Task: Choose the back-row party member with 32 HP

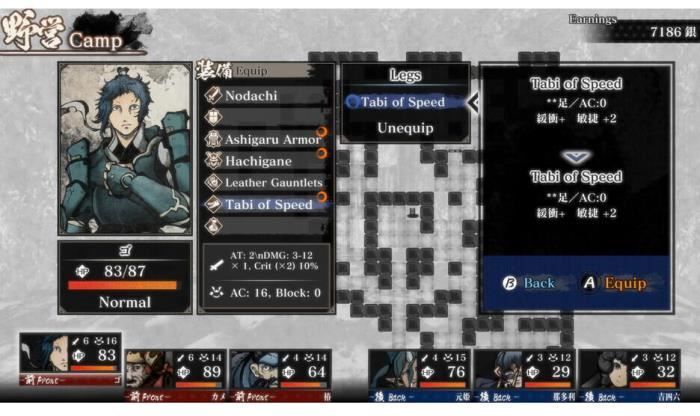Action: pyautogui.click(x=628, y=369)
